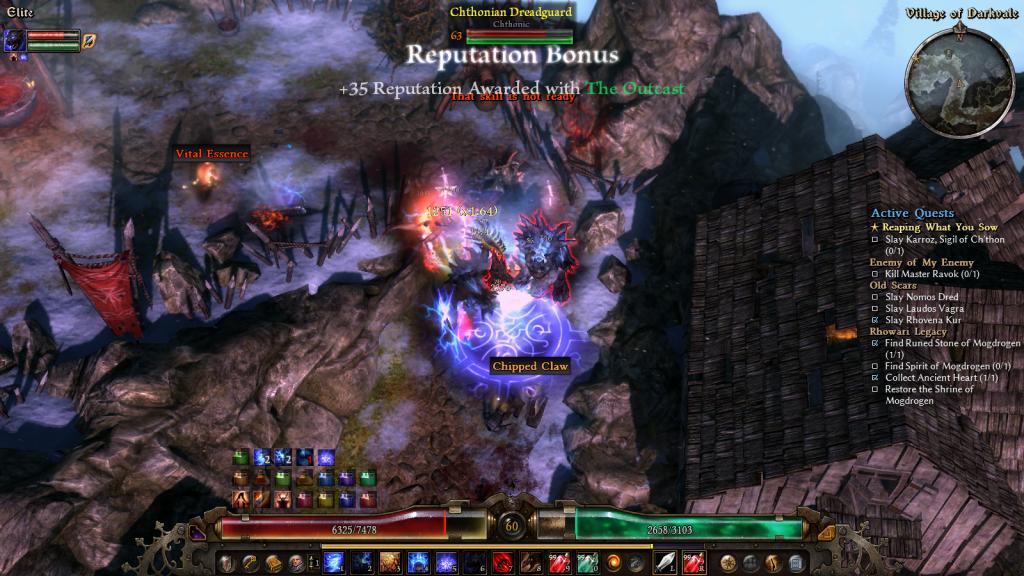Use the red potion in right-click slot
The width and height of the screenshot is (1024, 576).
pos(694,562)
